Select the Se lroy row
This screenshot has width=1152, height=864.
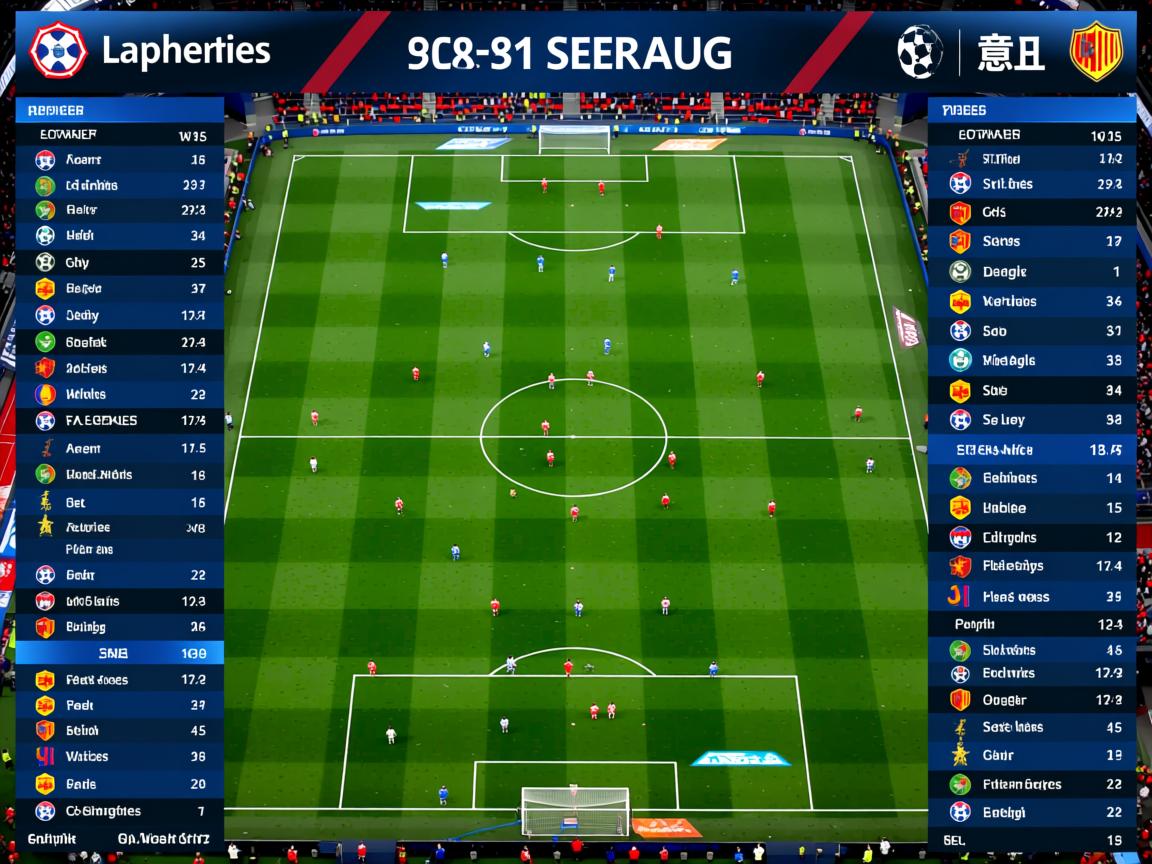[x=1031, y=420]
